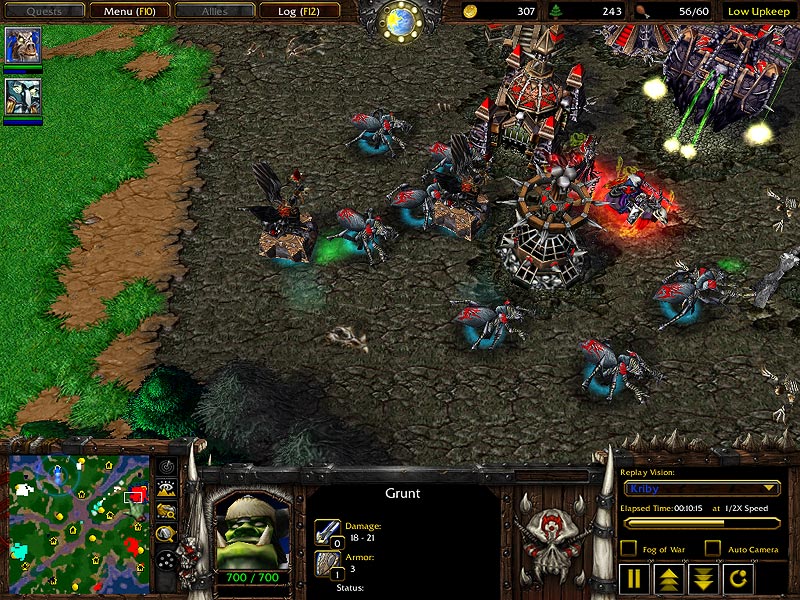
Task: Select the Shadow Hunter hero portrait
Action: coord(21,96)
